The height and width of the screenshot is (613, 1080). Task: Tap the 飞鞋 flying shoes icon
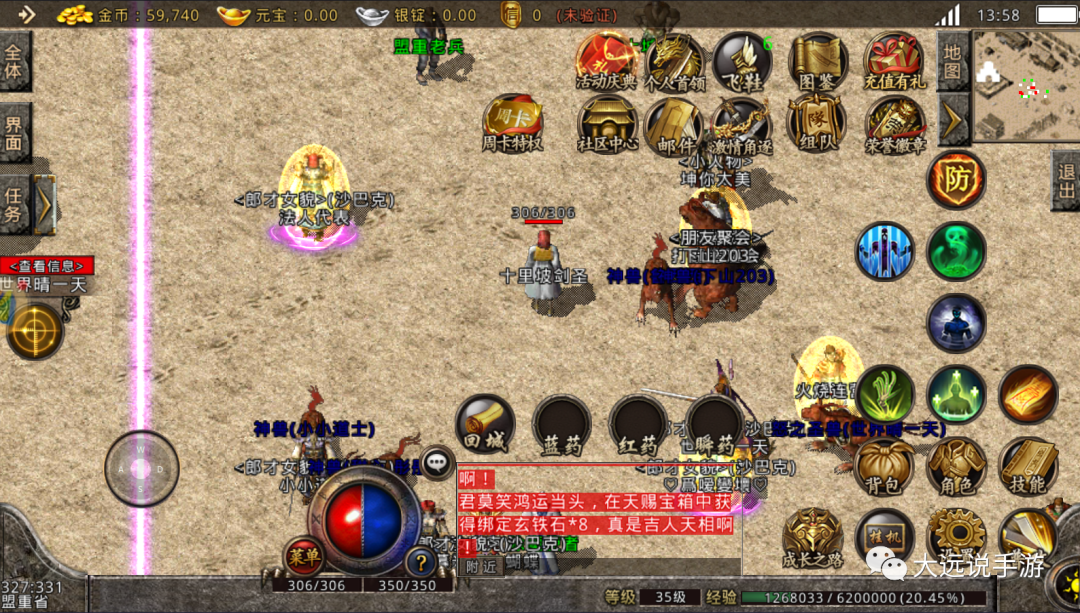(741, 61)
